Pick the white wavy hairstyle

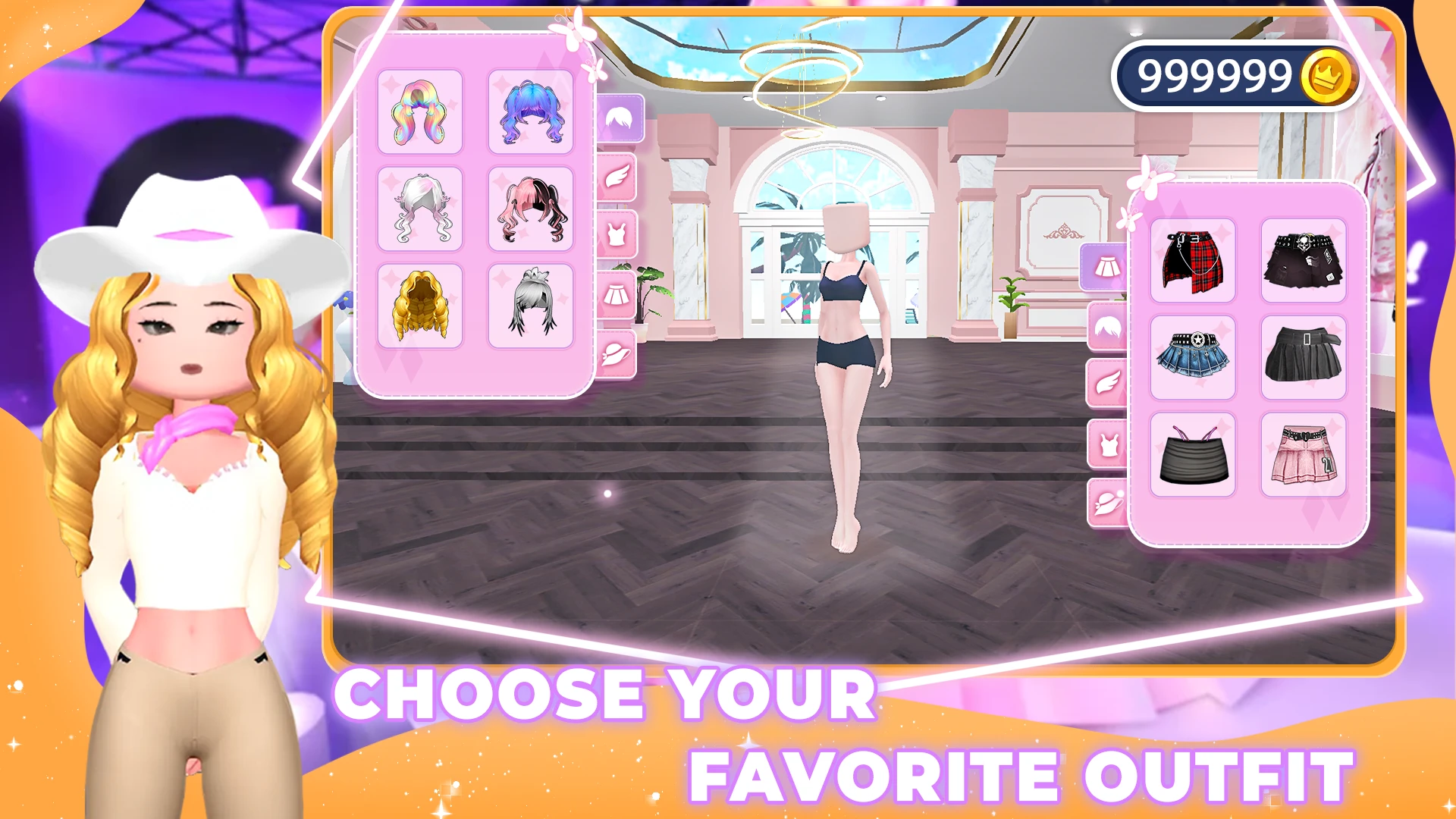[419, 209]
